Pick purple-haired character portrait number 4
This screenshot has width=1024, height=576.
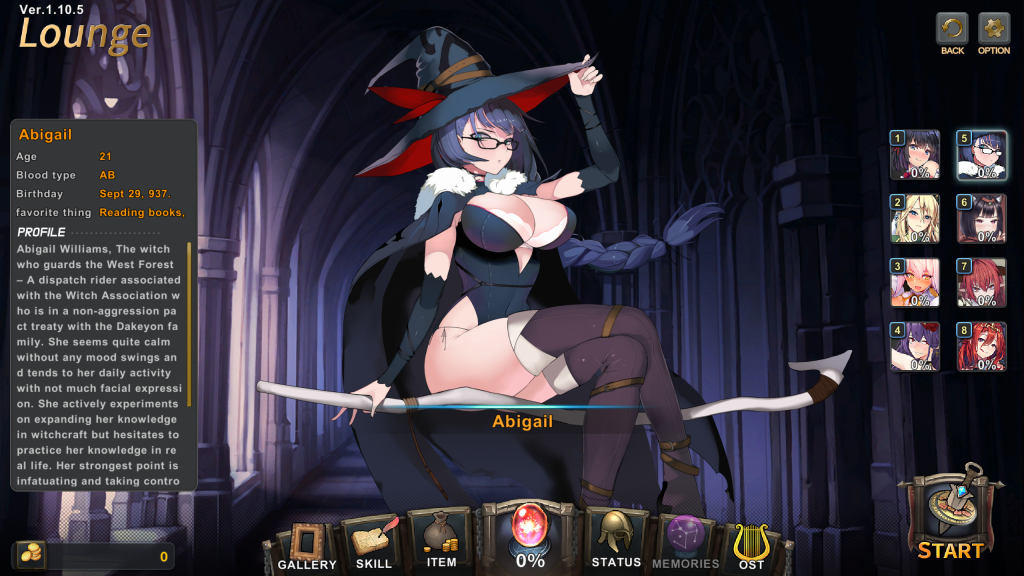tap(915, 347)
